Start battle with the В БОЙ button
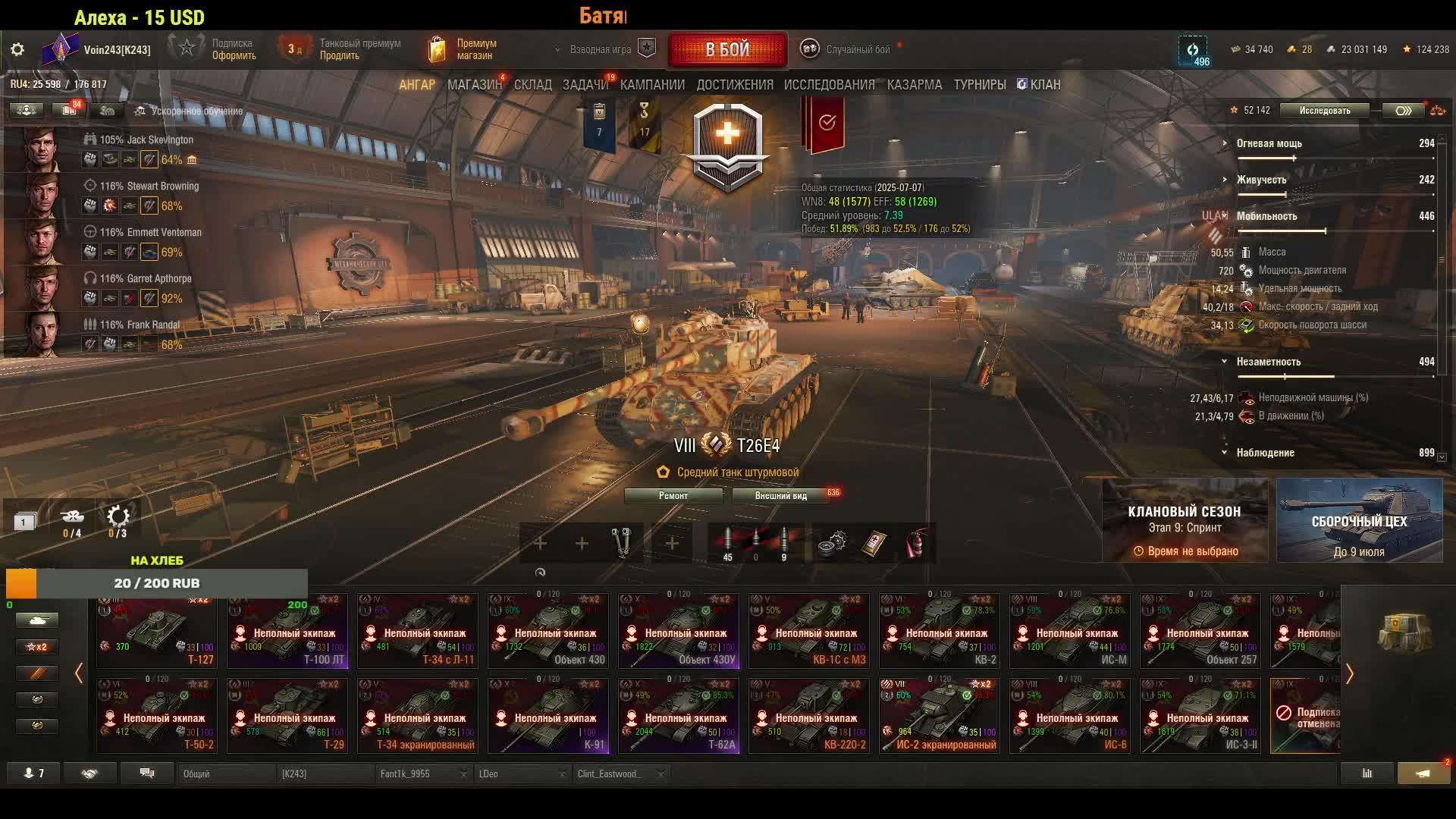 [727, 50]
